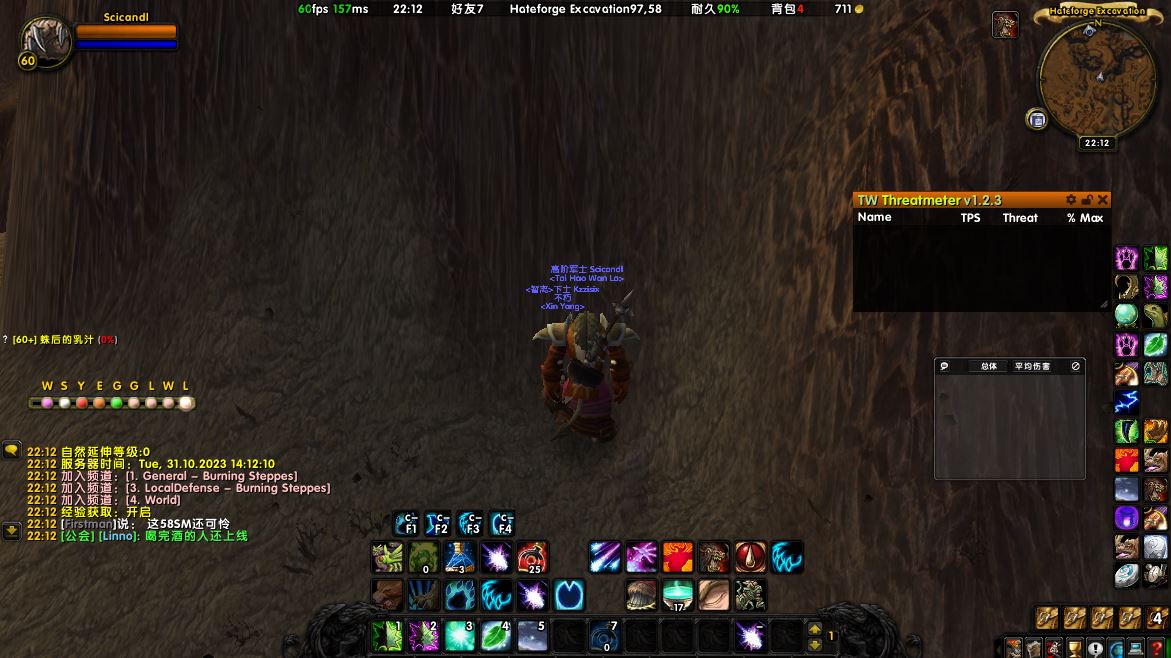Use the green leaf spell in slot 4

point(495,636)
